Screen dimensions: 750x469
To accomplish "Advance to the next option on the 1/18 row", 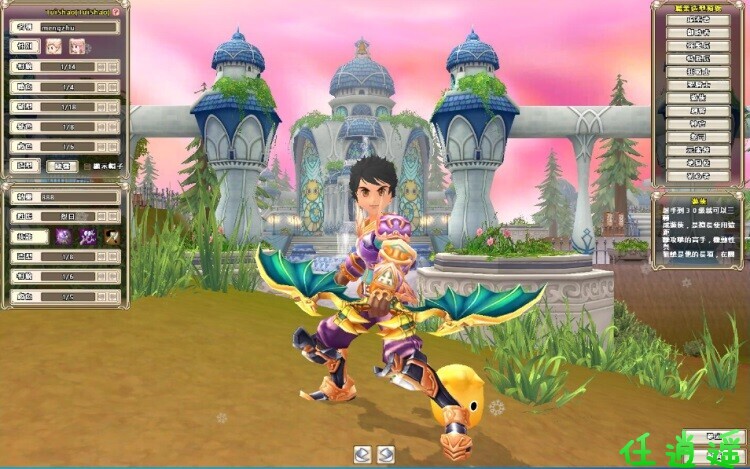I will click(x=113, y=106).
